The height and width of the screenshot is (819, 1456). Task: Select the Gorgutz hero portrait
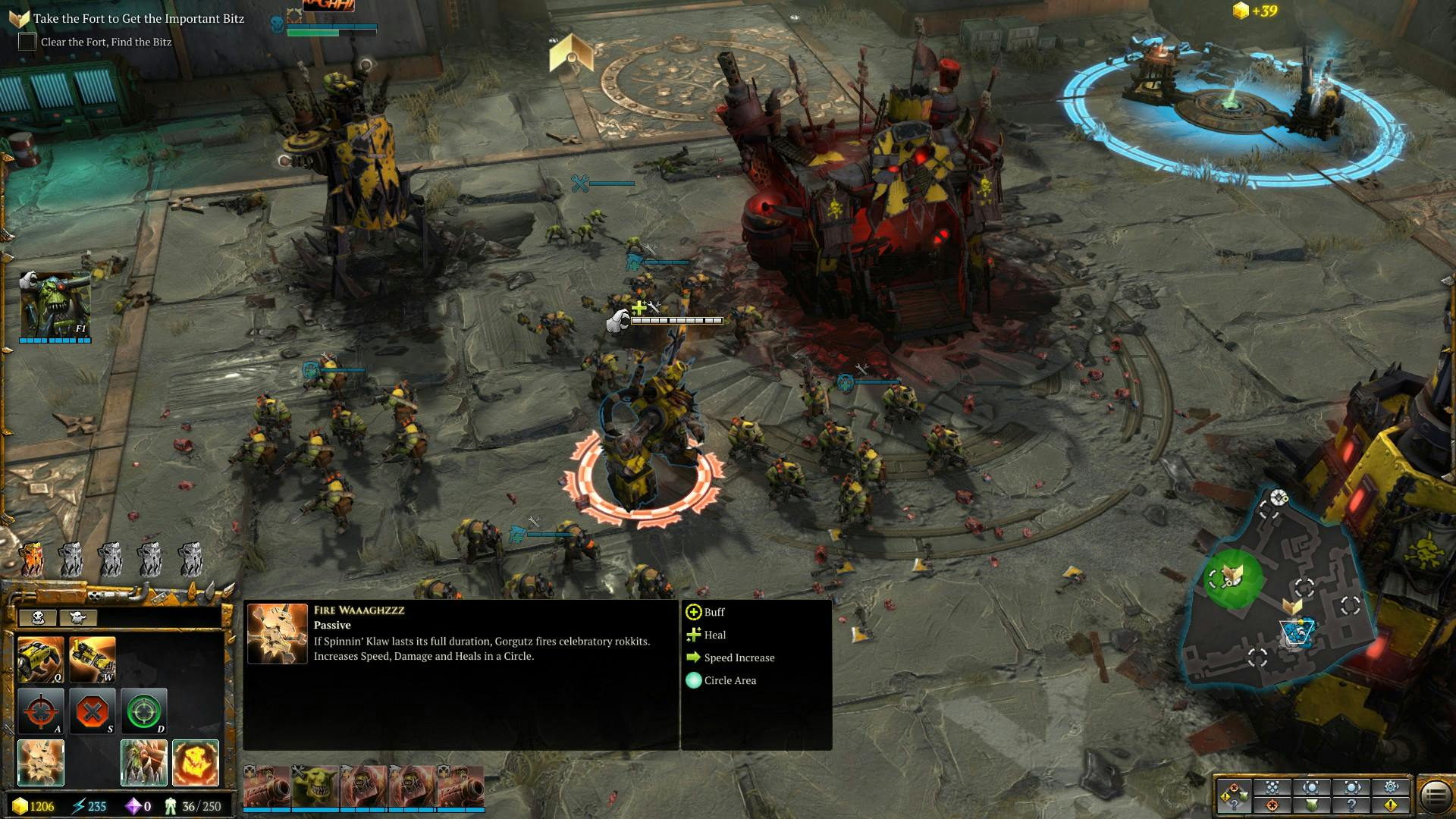(x=55, y=305)
